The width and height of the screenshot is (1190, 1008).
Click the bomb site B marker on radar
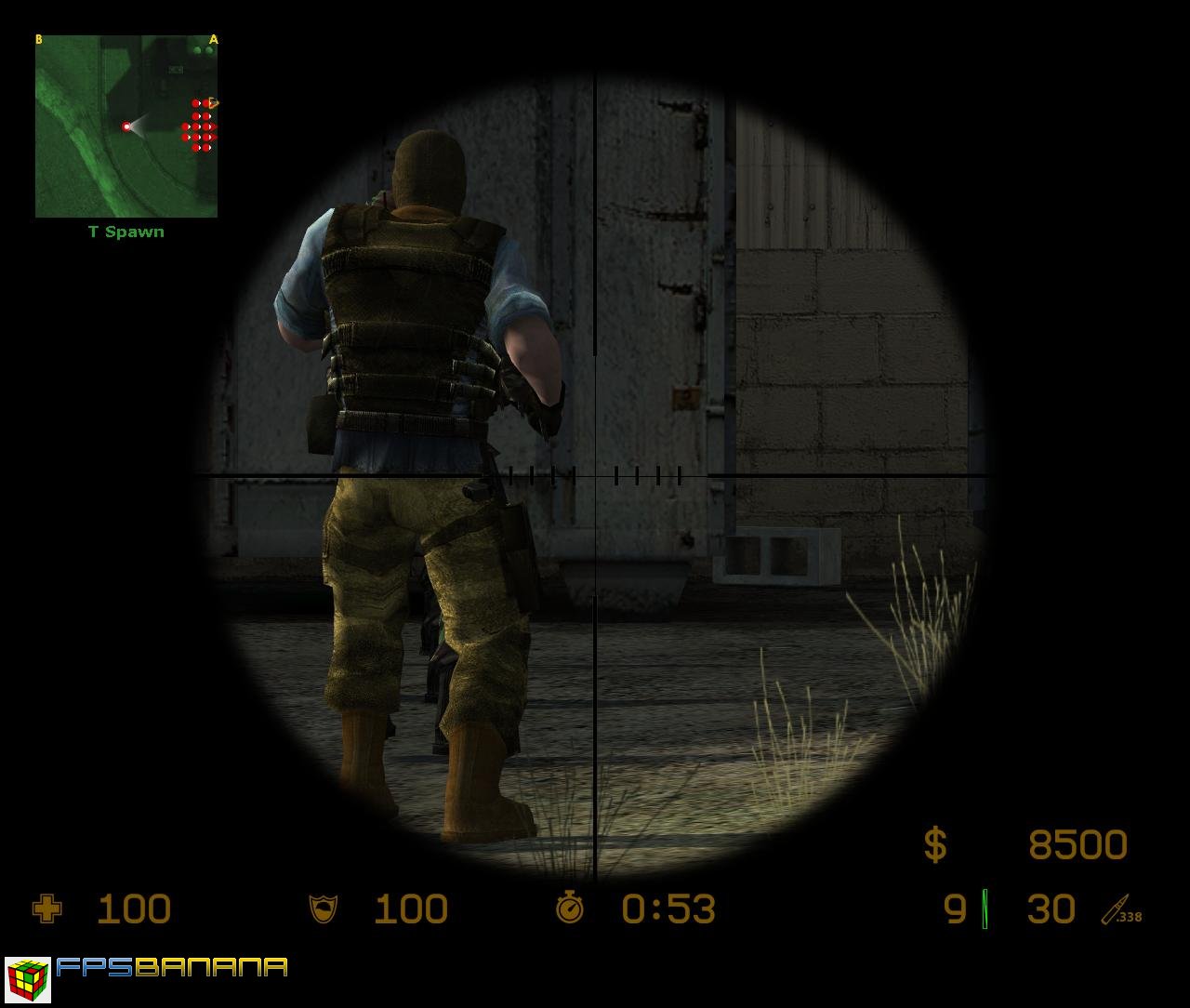tap(38, 39)
